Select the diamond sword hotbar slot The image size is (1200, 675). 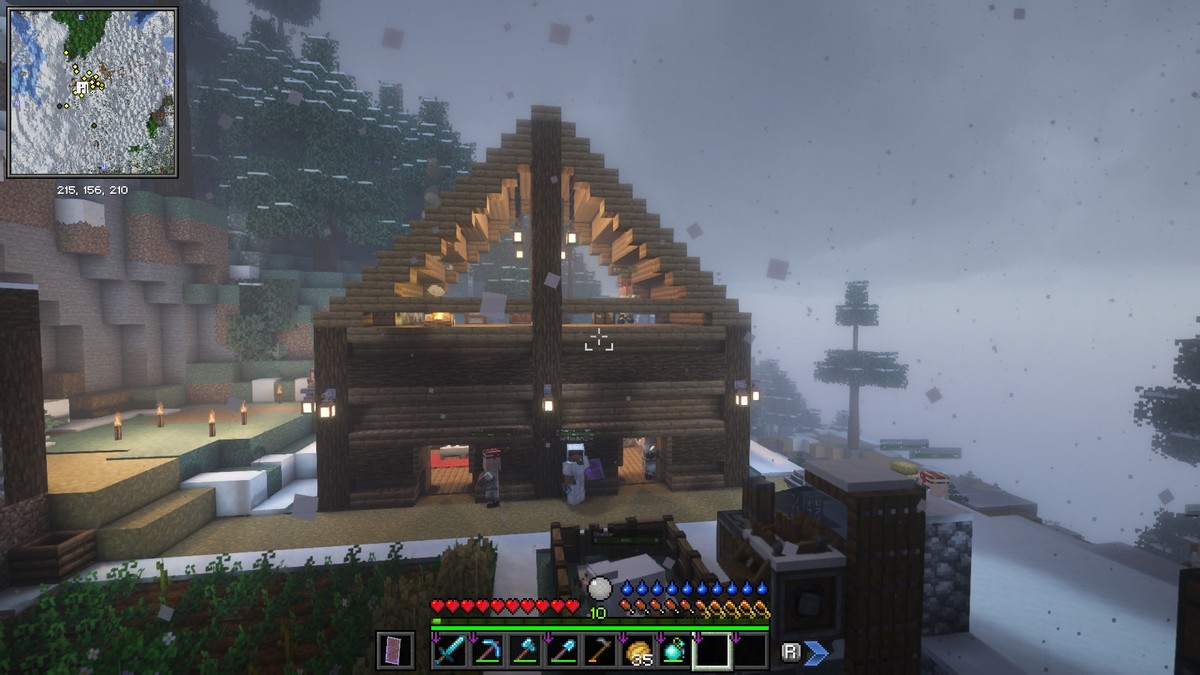point(450,651)
